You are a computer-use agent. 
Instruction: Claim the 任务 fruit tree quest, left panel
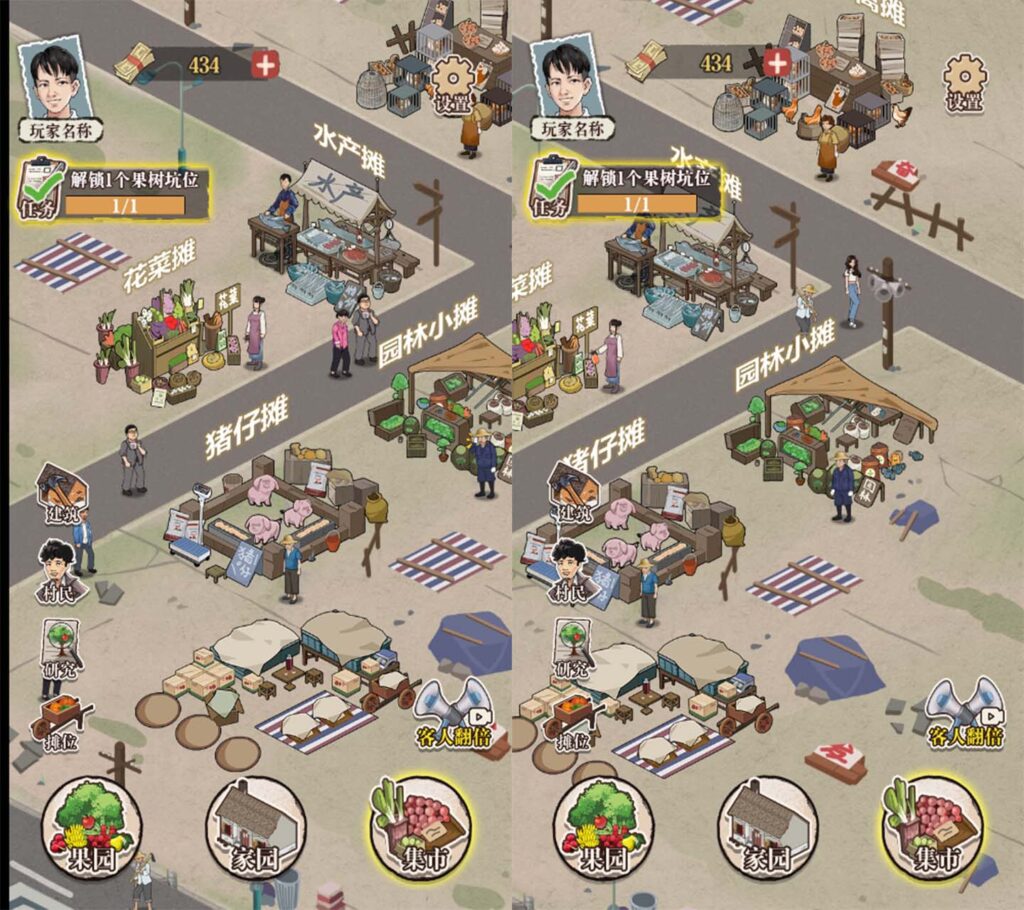[112, 190]
